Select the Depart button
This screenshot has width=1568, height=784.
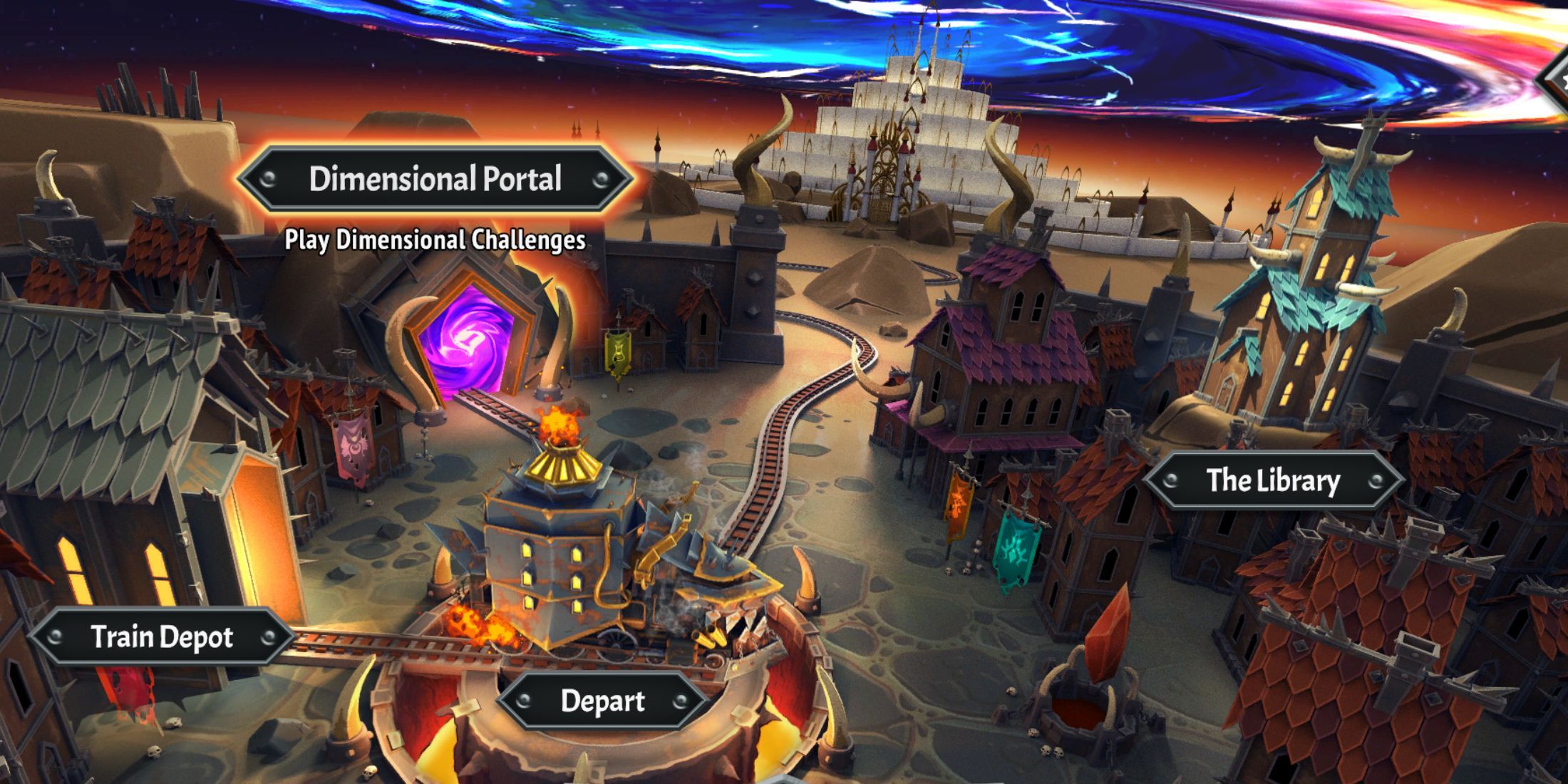[x=602, y=701]
